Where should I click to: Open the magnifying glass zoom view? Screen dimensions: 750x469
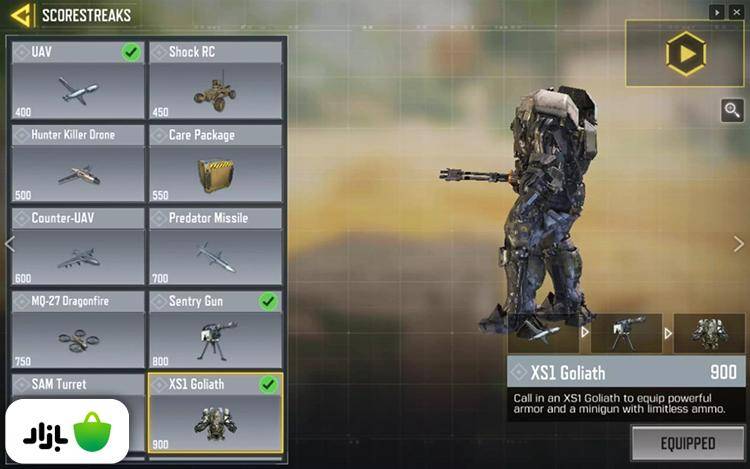[733, 111]
